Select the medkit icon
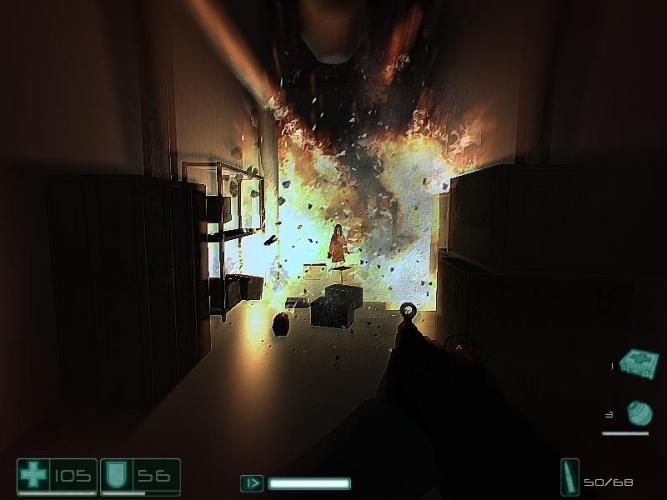The height and width of the screenshot is (500, 667). (637, 361)
